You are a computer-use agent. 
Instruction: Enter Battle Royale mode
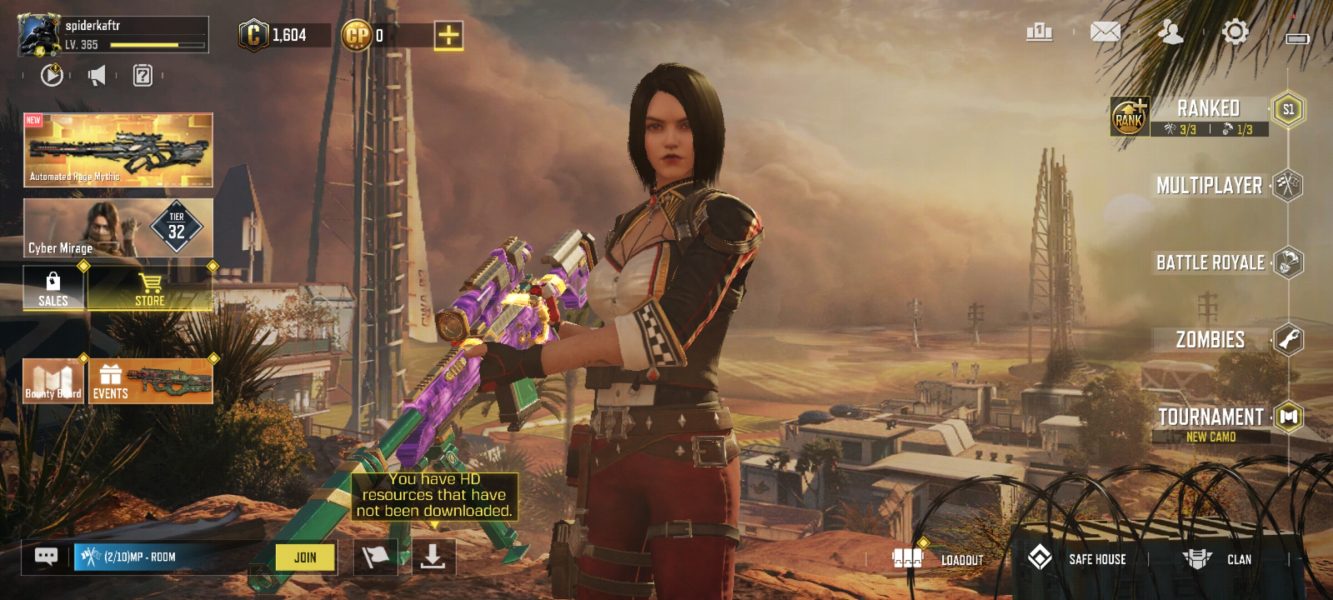pyautogui.click(x=1210, y=263)
